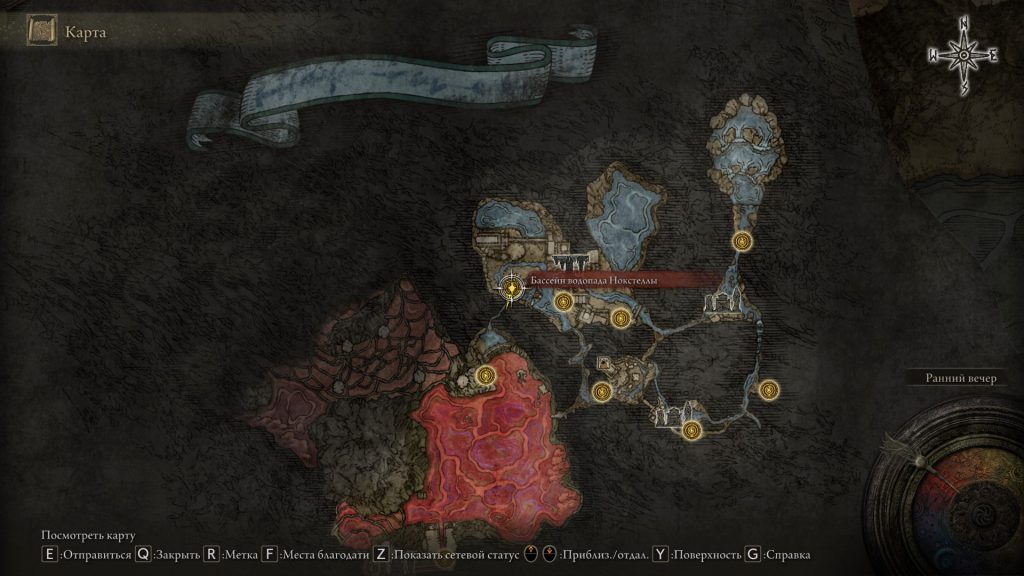Select the easternmost grace marker on the map

click(767, 390)
